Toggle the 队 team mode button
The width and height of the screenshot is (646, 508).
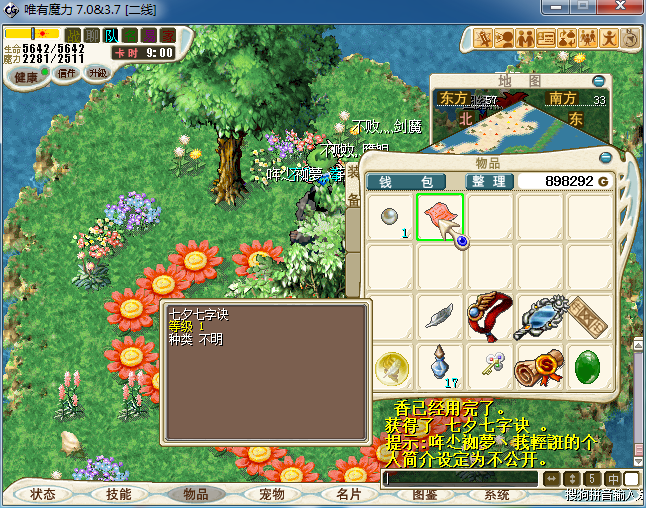tap(111, 35)
